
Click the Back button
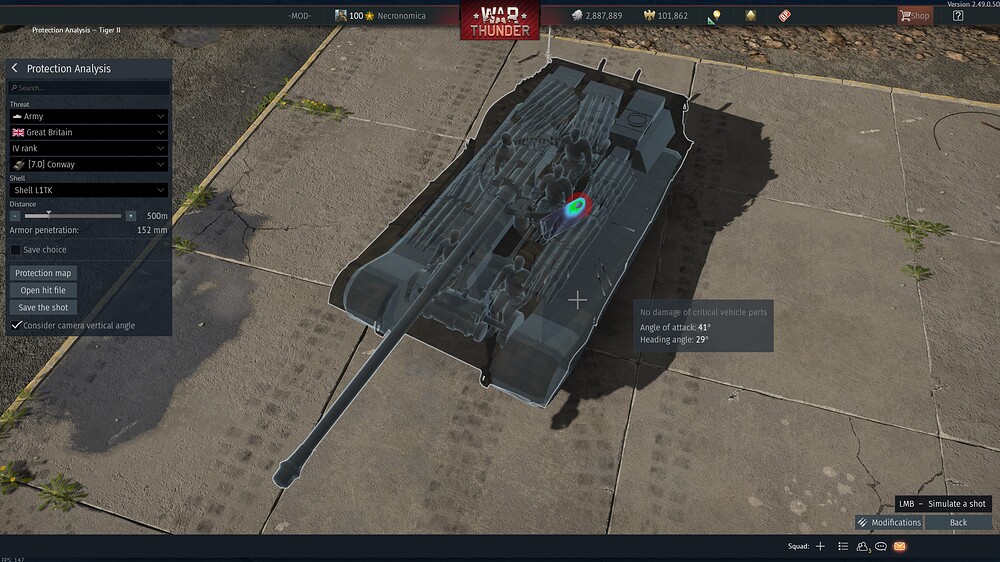tap(958, 522)
